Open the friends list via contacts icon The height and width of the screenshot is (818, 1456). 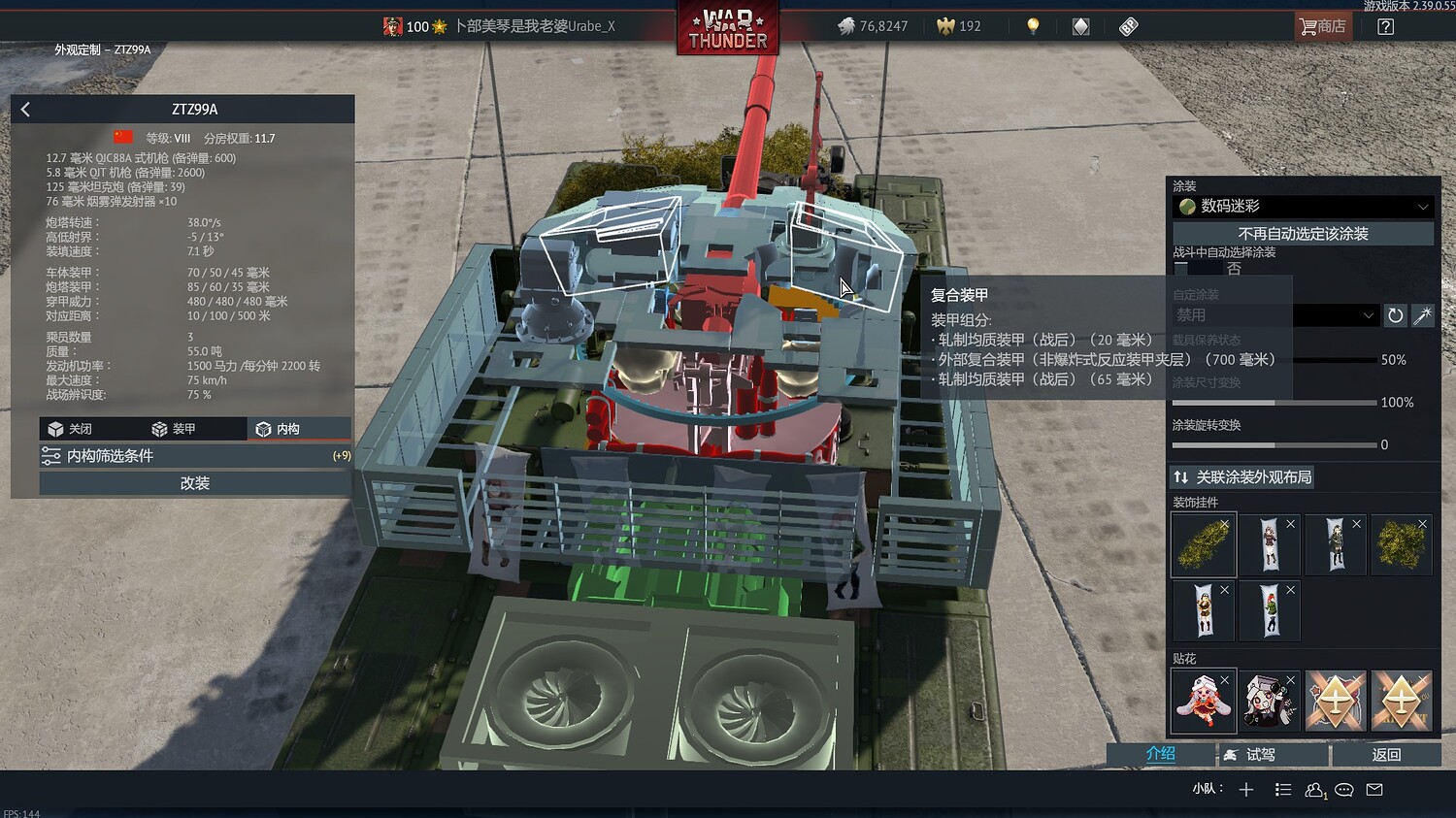click(x=1313, y=789)
